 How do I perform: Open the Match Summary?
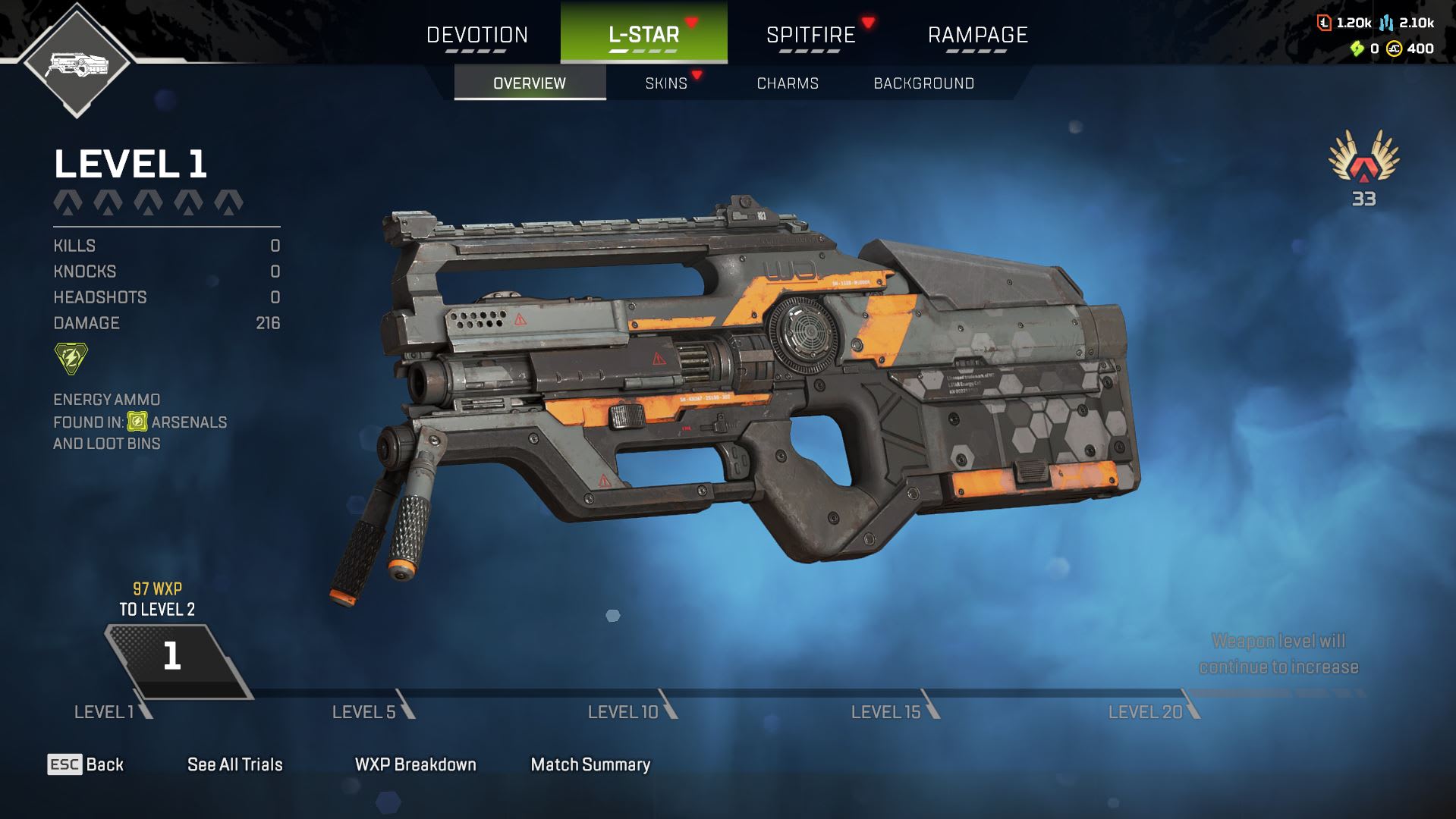590,764
